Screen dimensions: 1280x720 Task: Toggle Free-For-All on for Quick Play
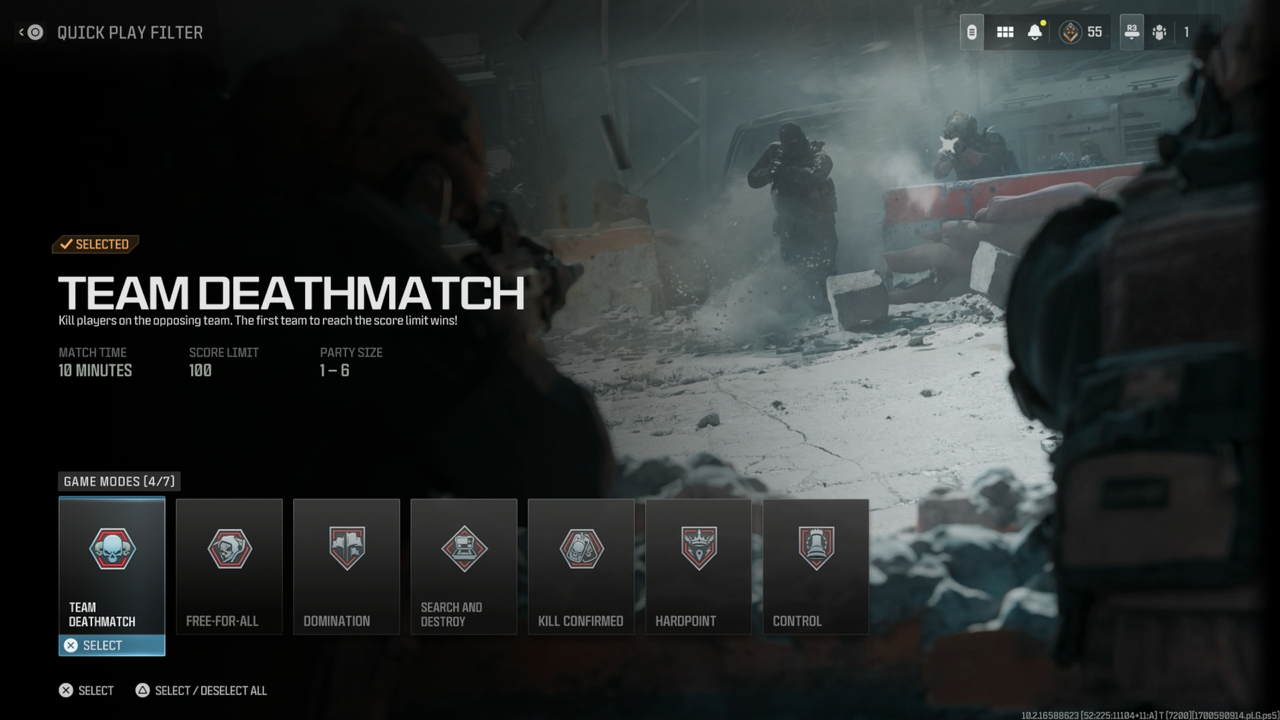[229, 566]
